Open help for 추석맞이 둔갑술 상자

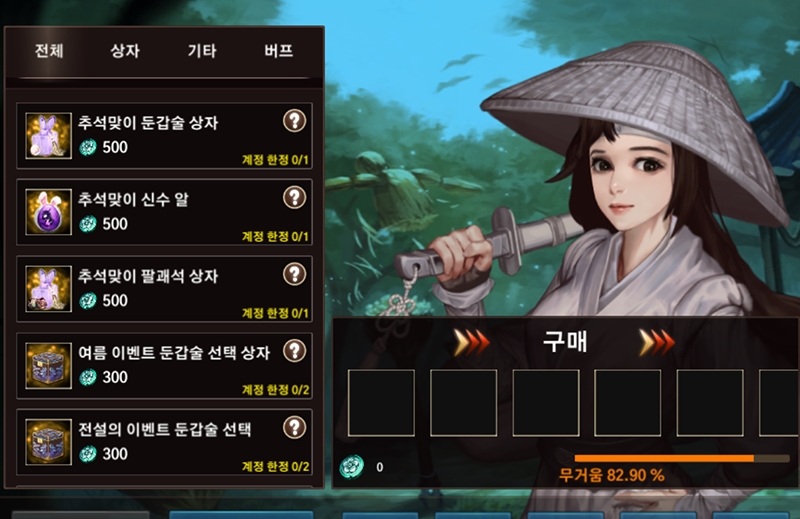coord(293,121)
